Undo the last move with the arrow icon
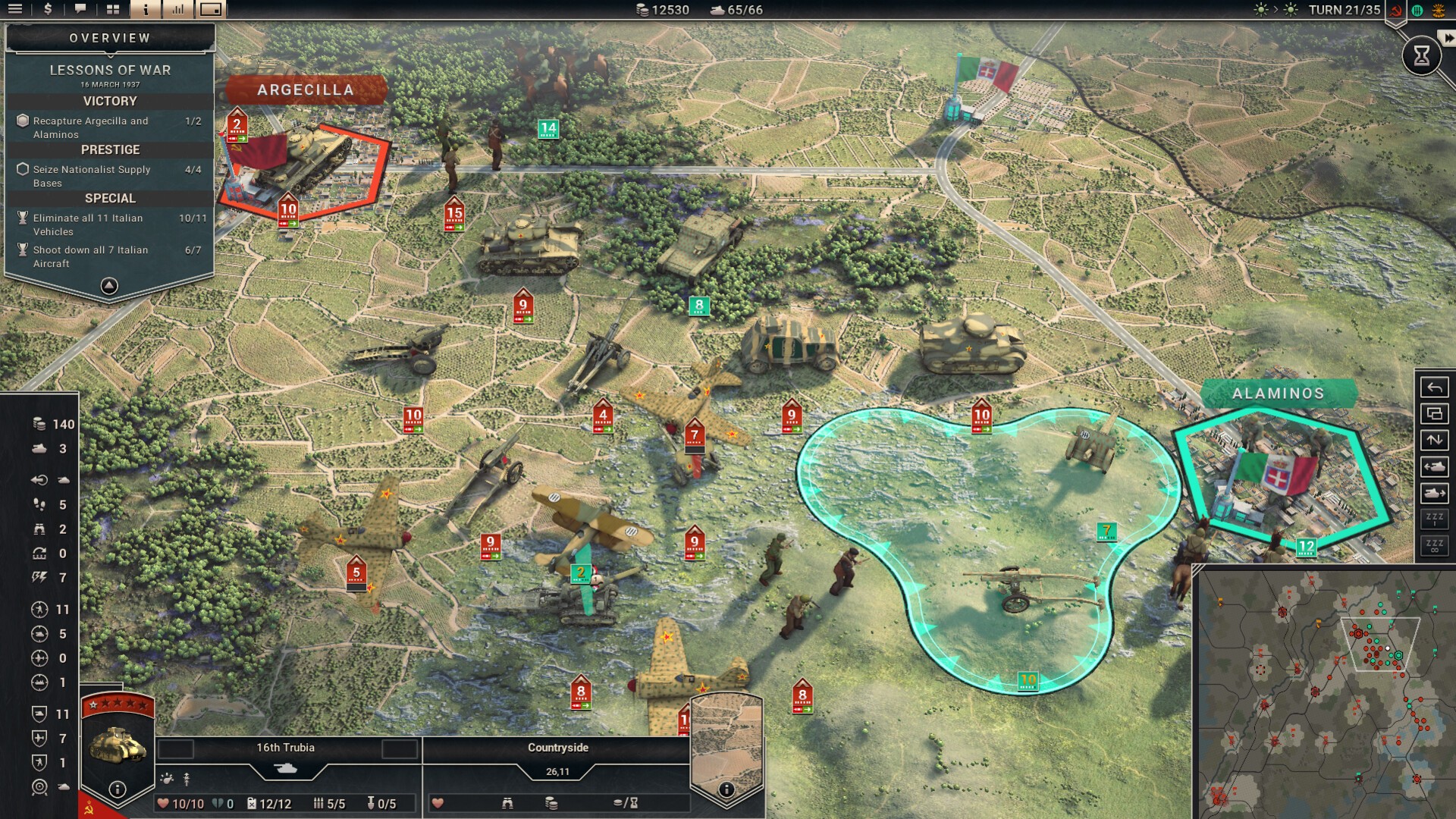Image resolution: width=1456 pixels, height=819 pixels. tap(1434, 387)
